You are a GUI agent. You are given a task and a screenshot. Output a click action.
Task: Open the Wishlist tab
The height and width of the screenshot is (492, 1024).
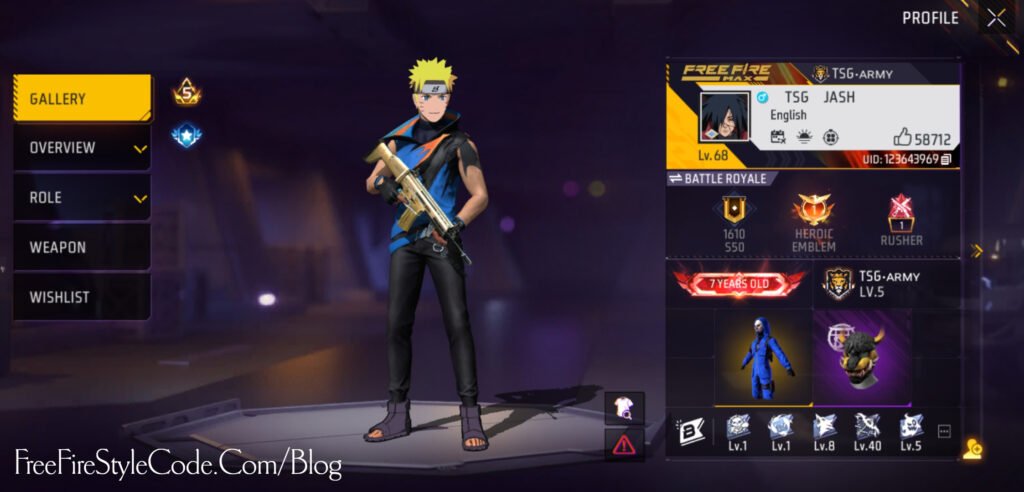coord(82,297)
